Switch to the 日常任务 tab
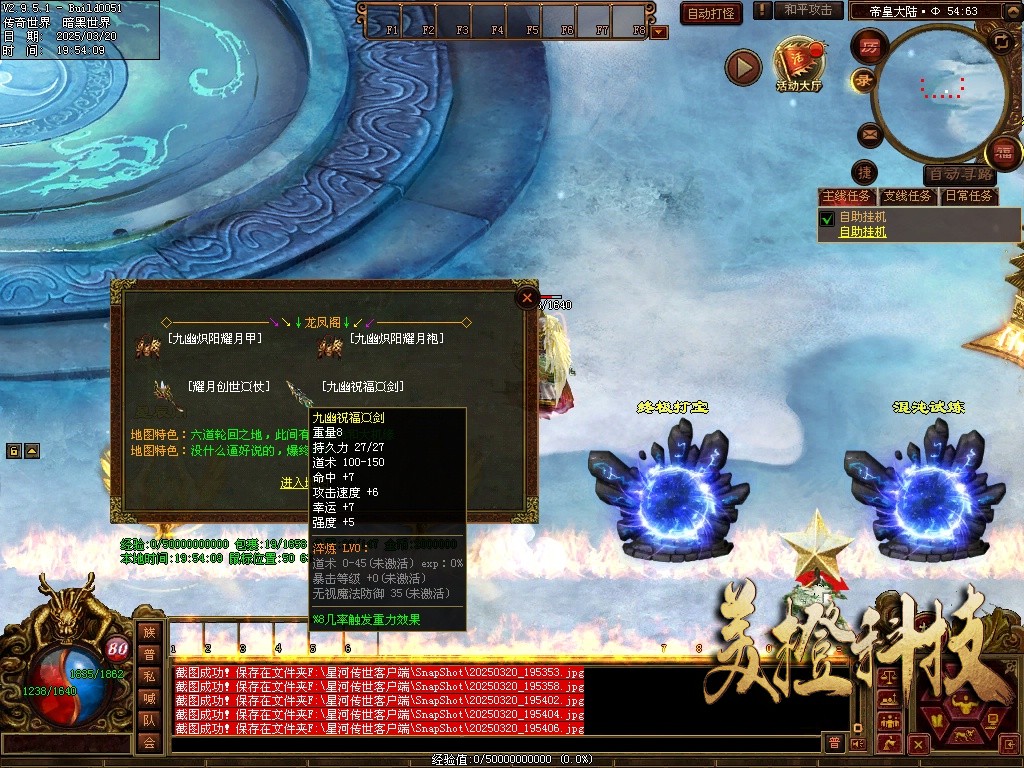The image size is (1024, 768). click(x=969, y=196)
